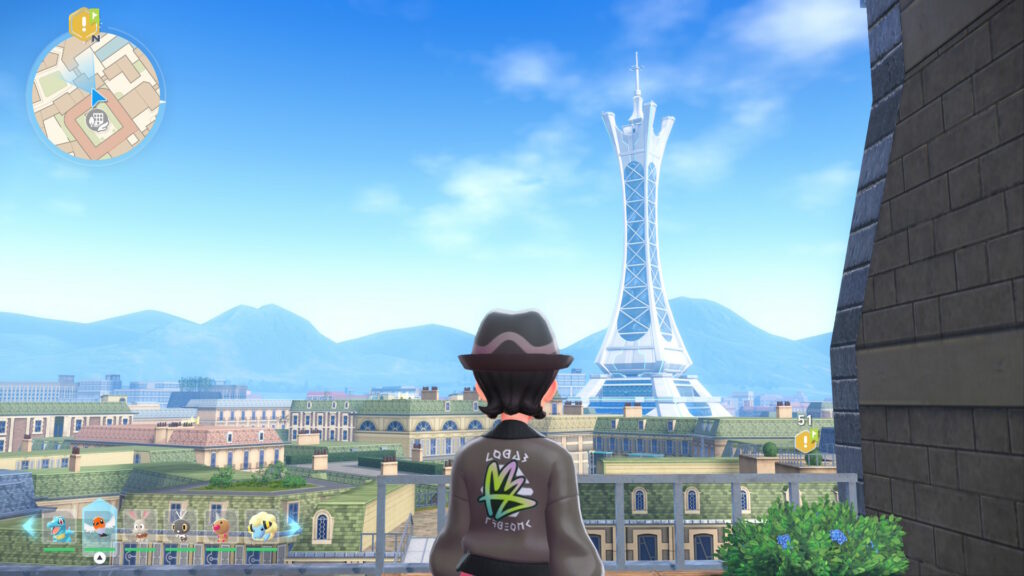1024x576 pixels.
Task: Select the Scatterbug party slot
Action: click(181, 527)
